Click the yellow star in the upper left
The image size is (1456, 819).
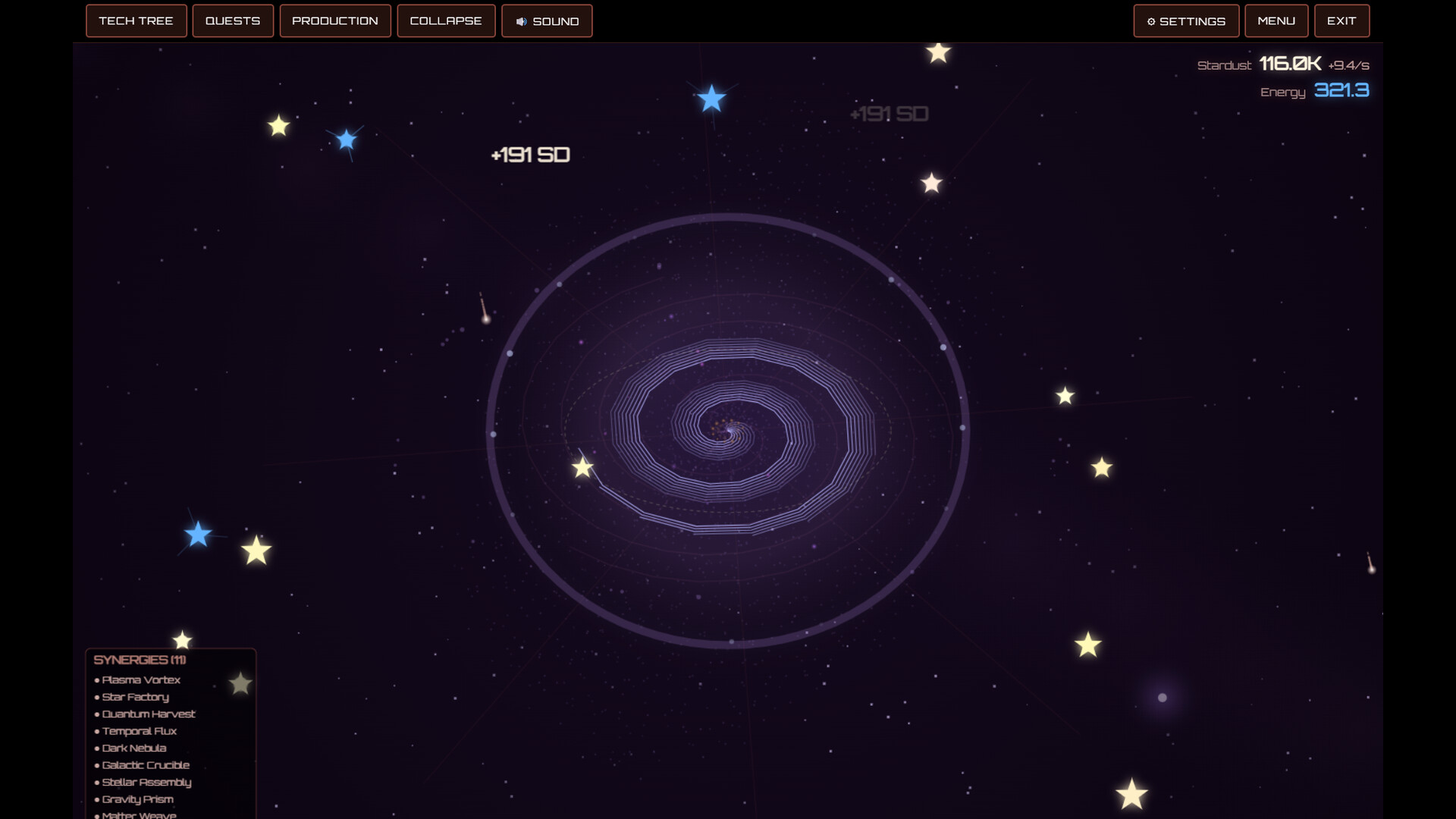pos(278,126)
